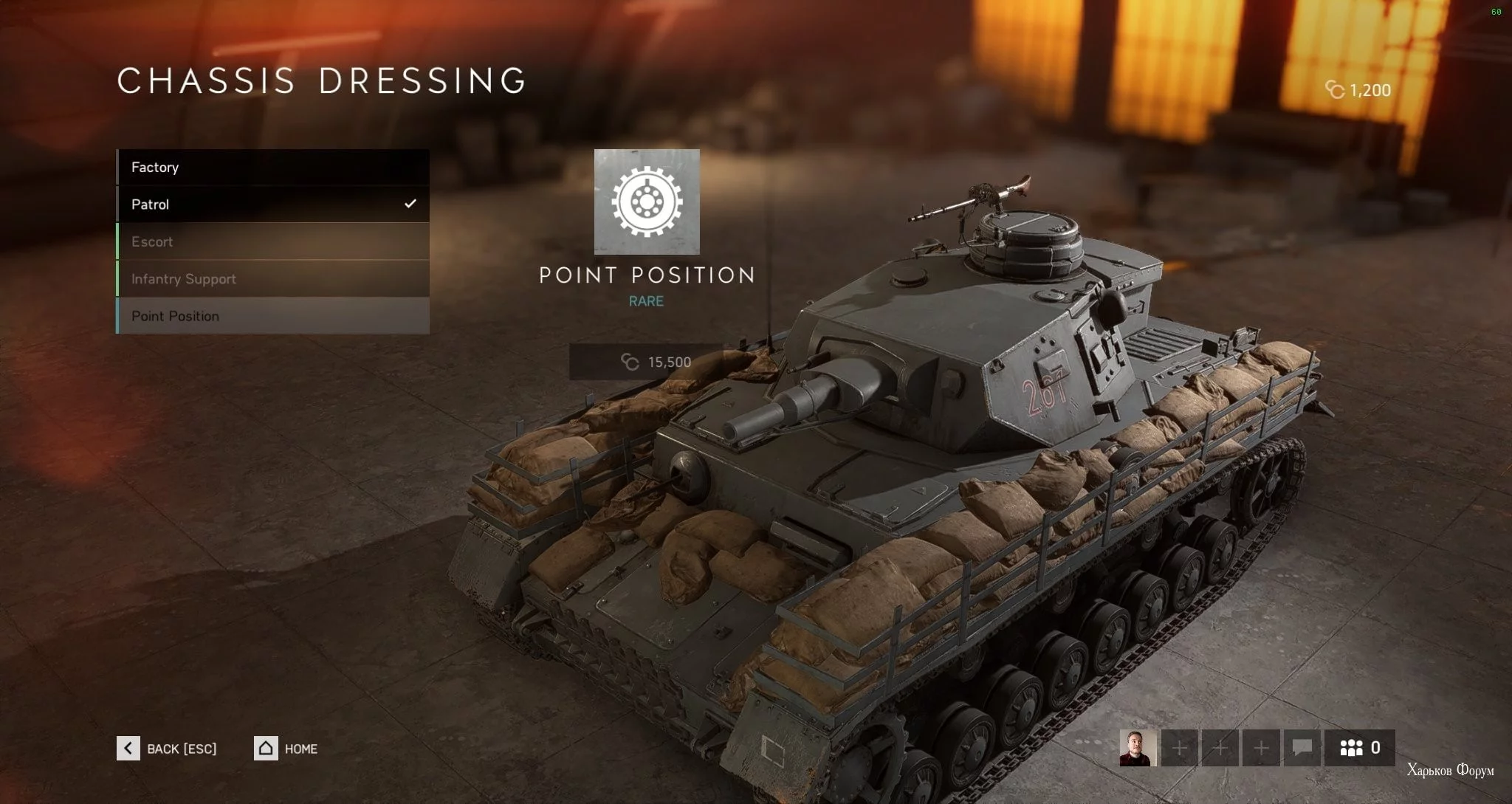This screenshot has width=1512, height=804.
Task: Click the Point Position gear thumbnail
Action: click(x=647, y=202)
